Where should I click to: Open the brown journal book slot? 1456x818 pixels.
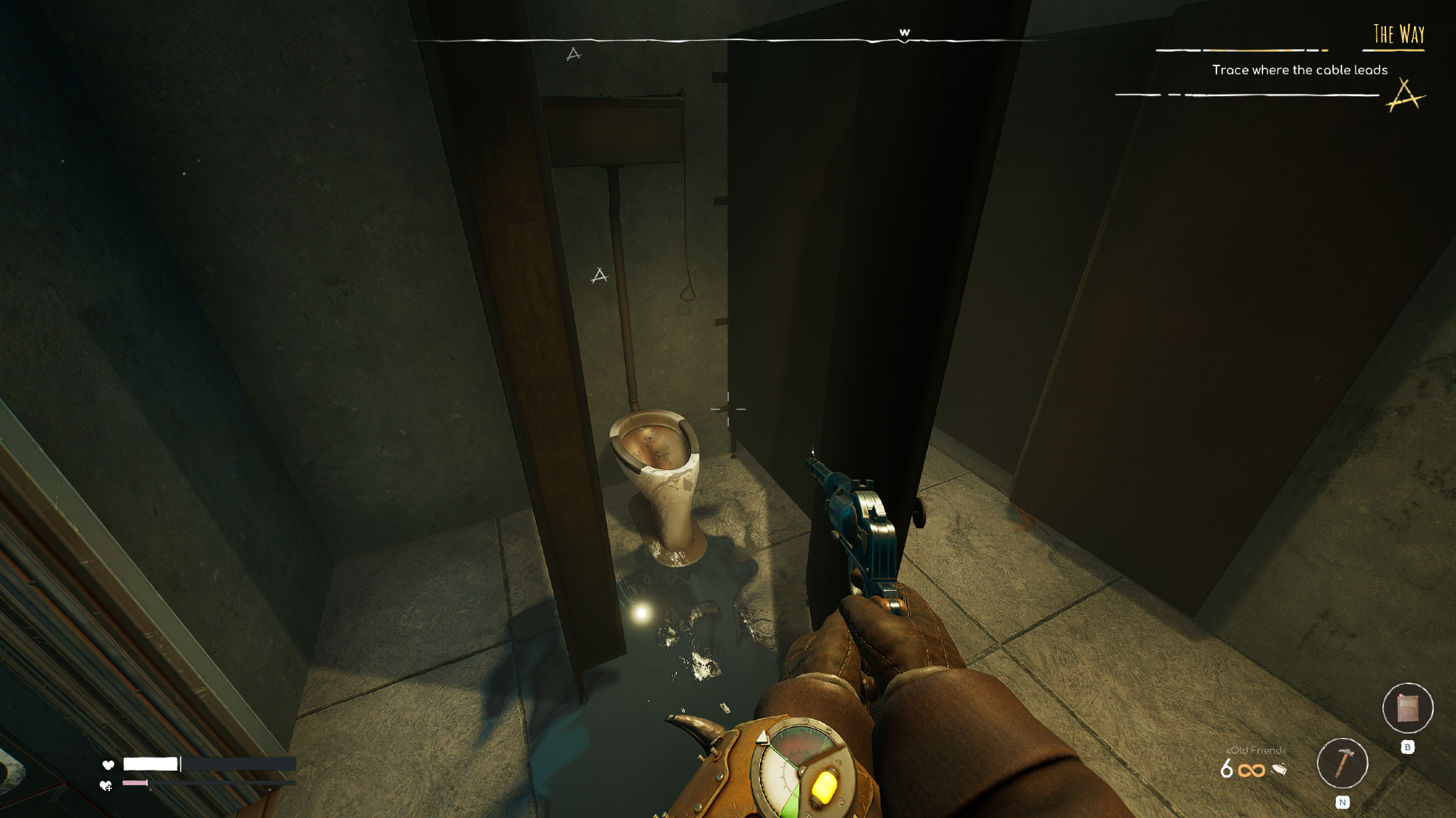pos(1407,707)
